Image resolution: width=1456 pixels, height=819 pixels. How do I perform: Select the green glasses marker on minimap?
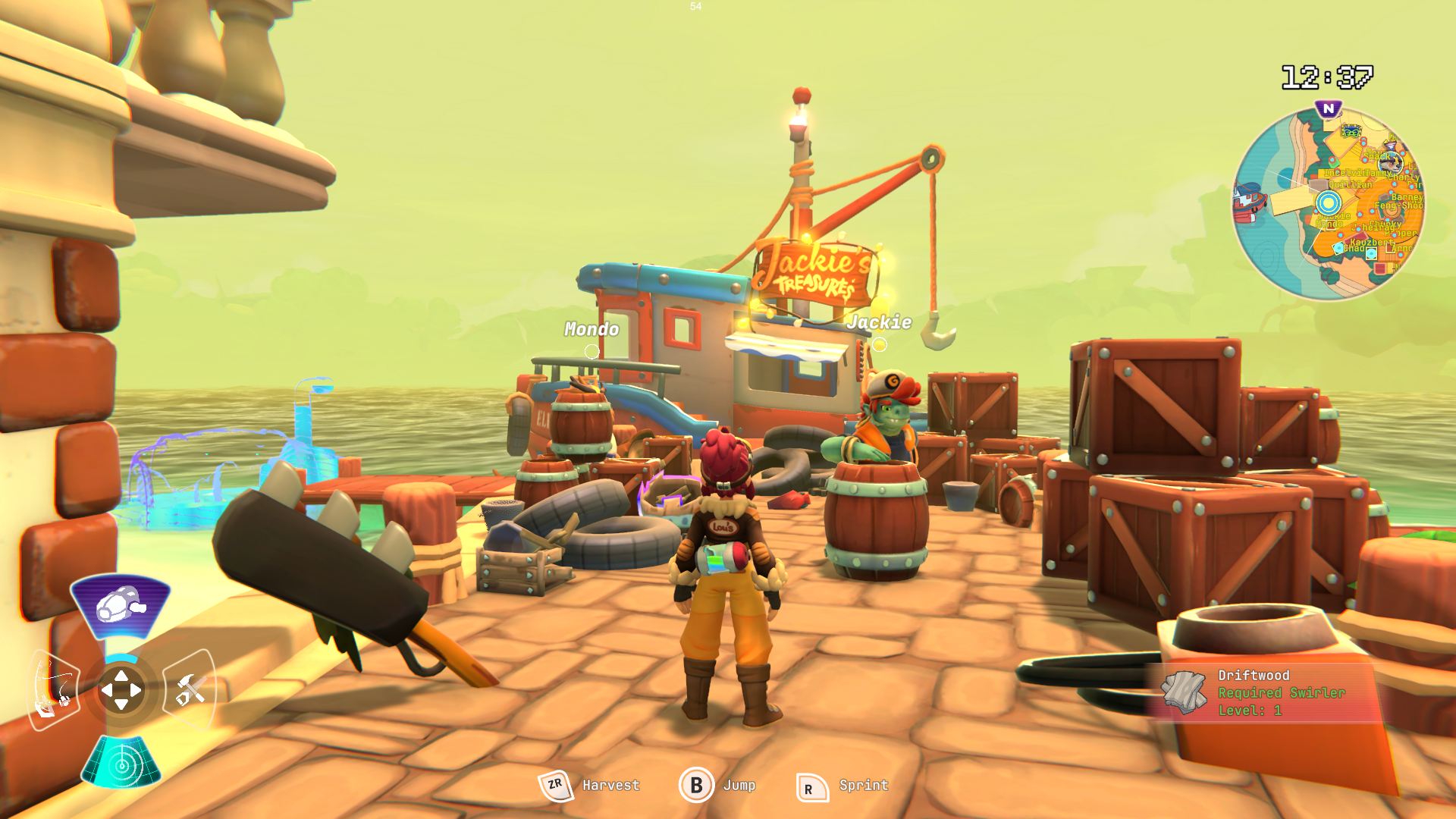(1351, 132)
